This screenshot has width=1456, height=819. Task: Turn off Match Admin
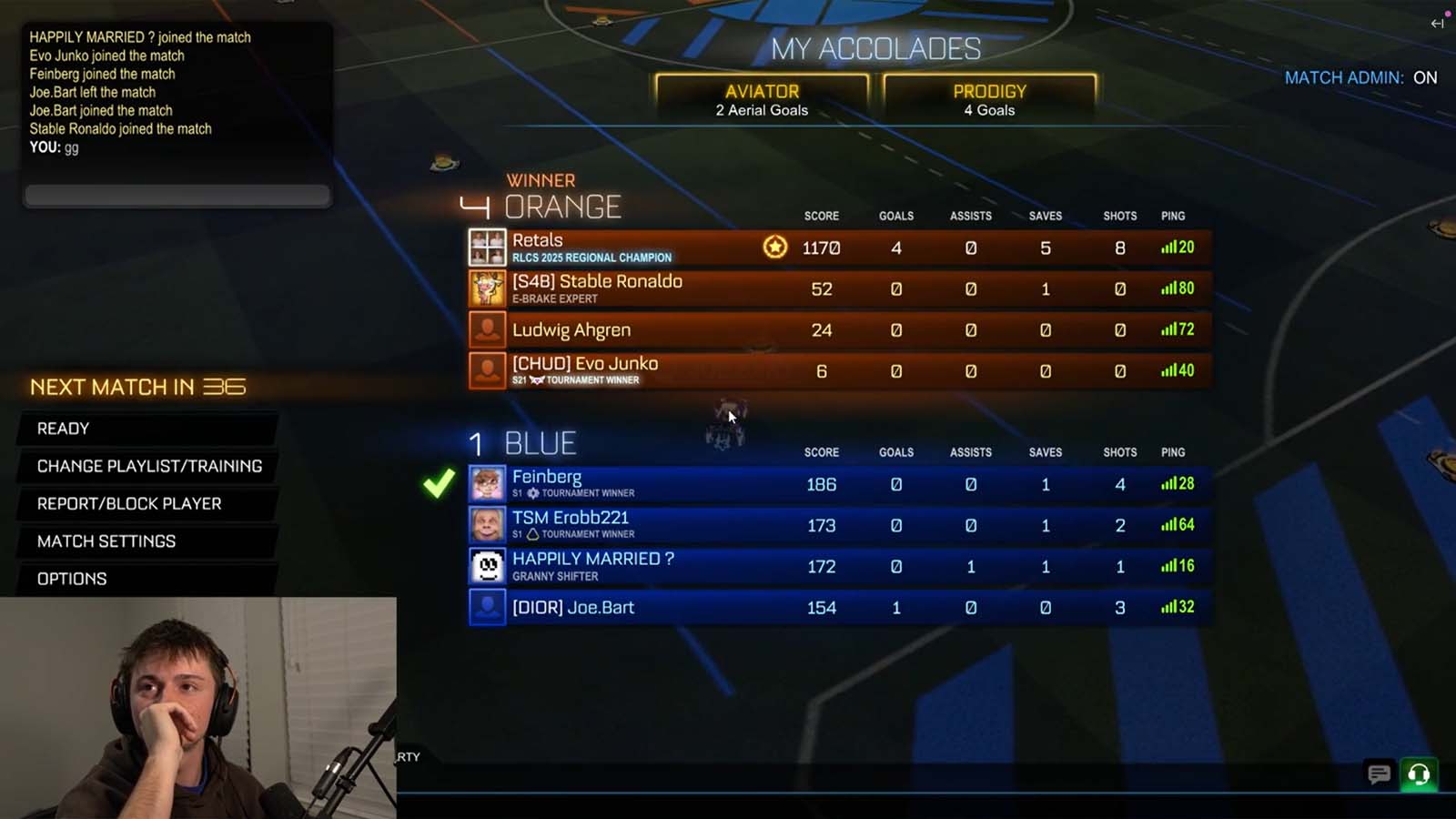[x=1424, y=78]
